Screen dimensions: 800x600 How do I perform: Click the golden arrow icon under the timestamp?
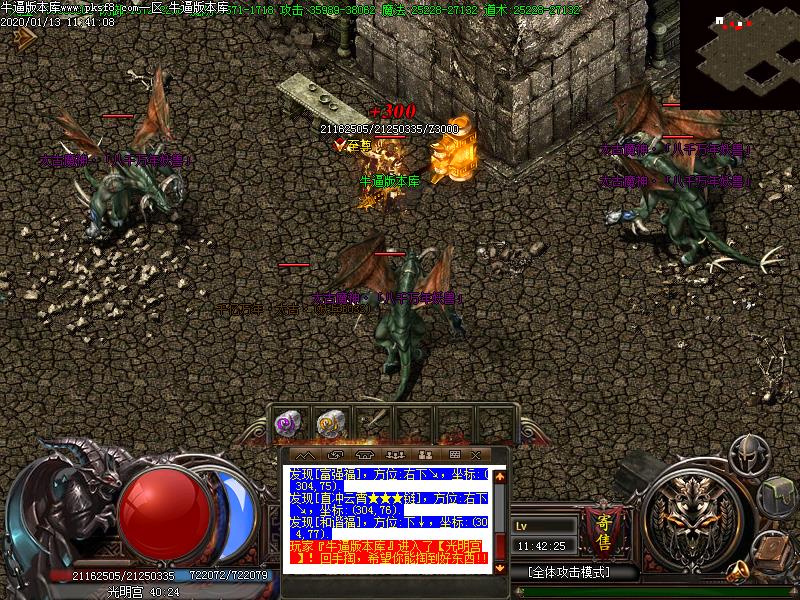[x=24, y=36]
